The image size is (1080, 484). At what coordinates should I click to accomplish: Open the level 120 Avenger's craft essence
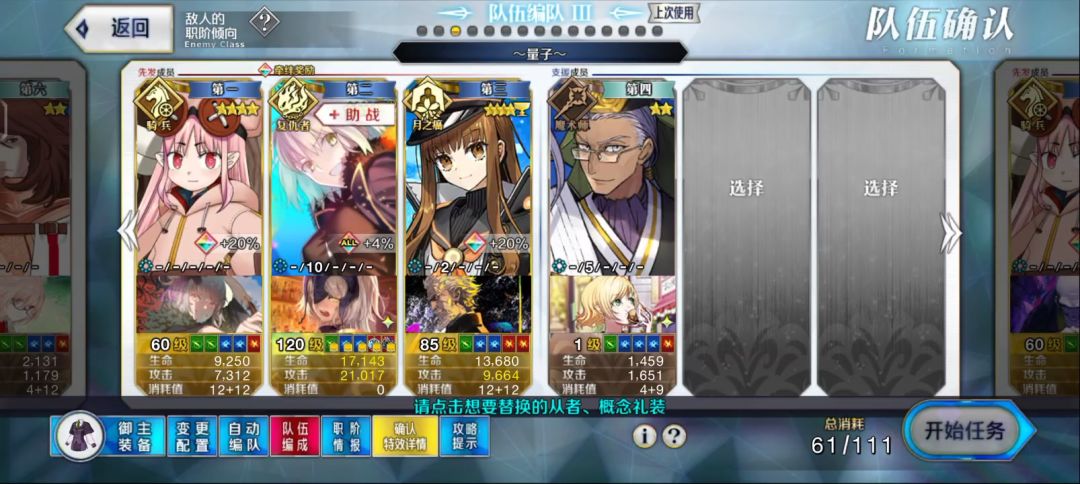[334, 305]
